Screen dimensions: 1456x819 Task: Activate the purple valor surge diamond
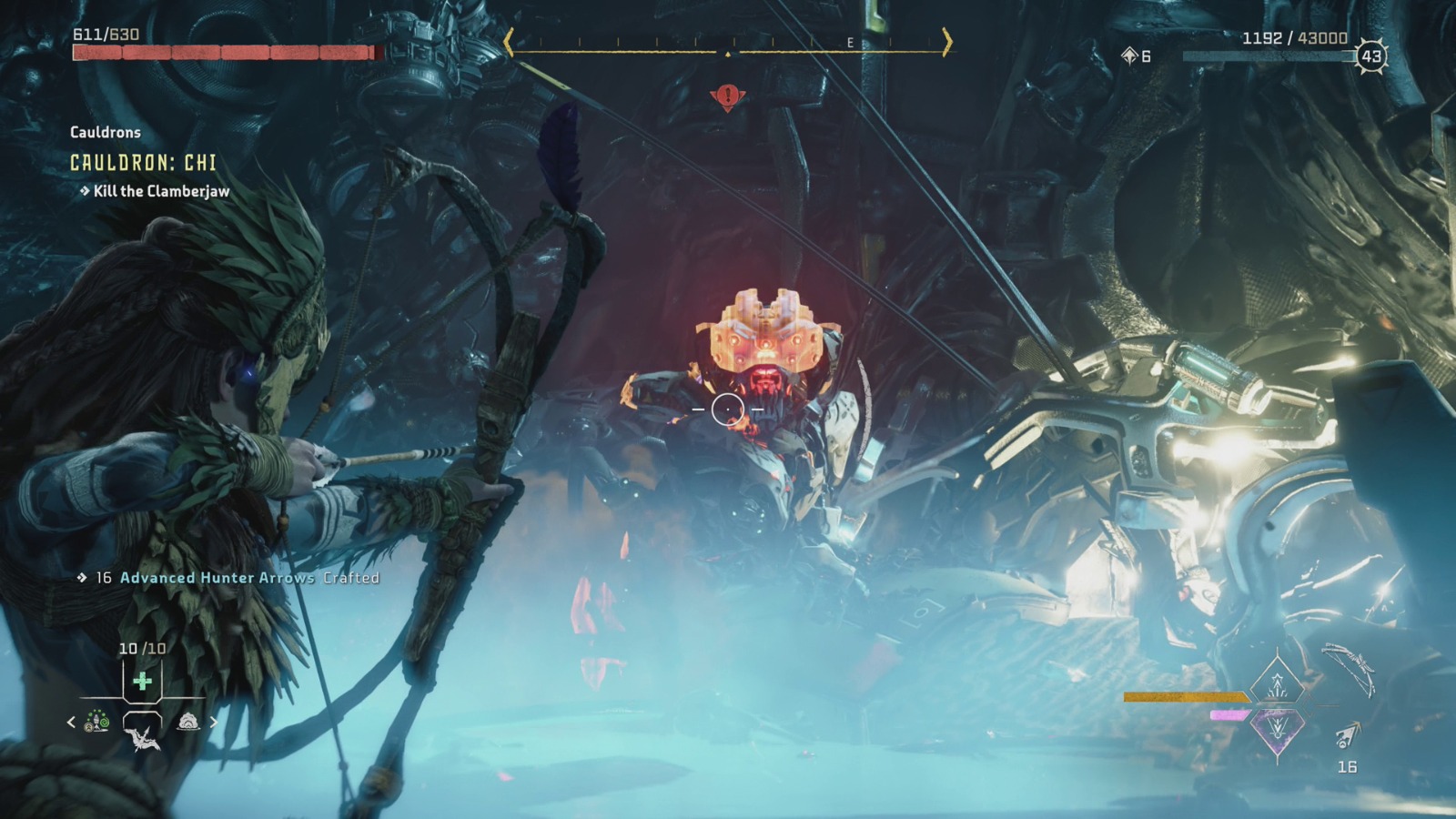pos(1277,729)
